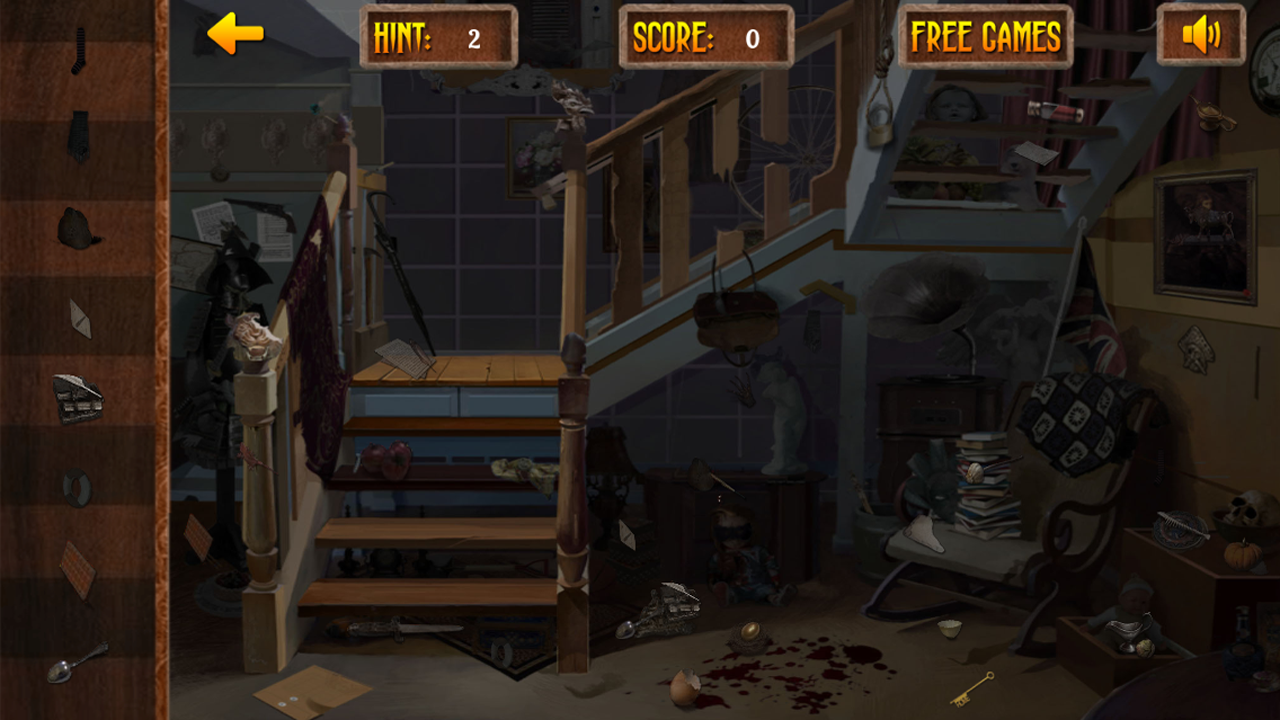The width and height of the screenshot is (1280, 720).
Task: Click the SCORE display panel
Action: pos(706,36)
